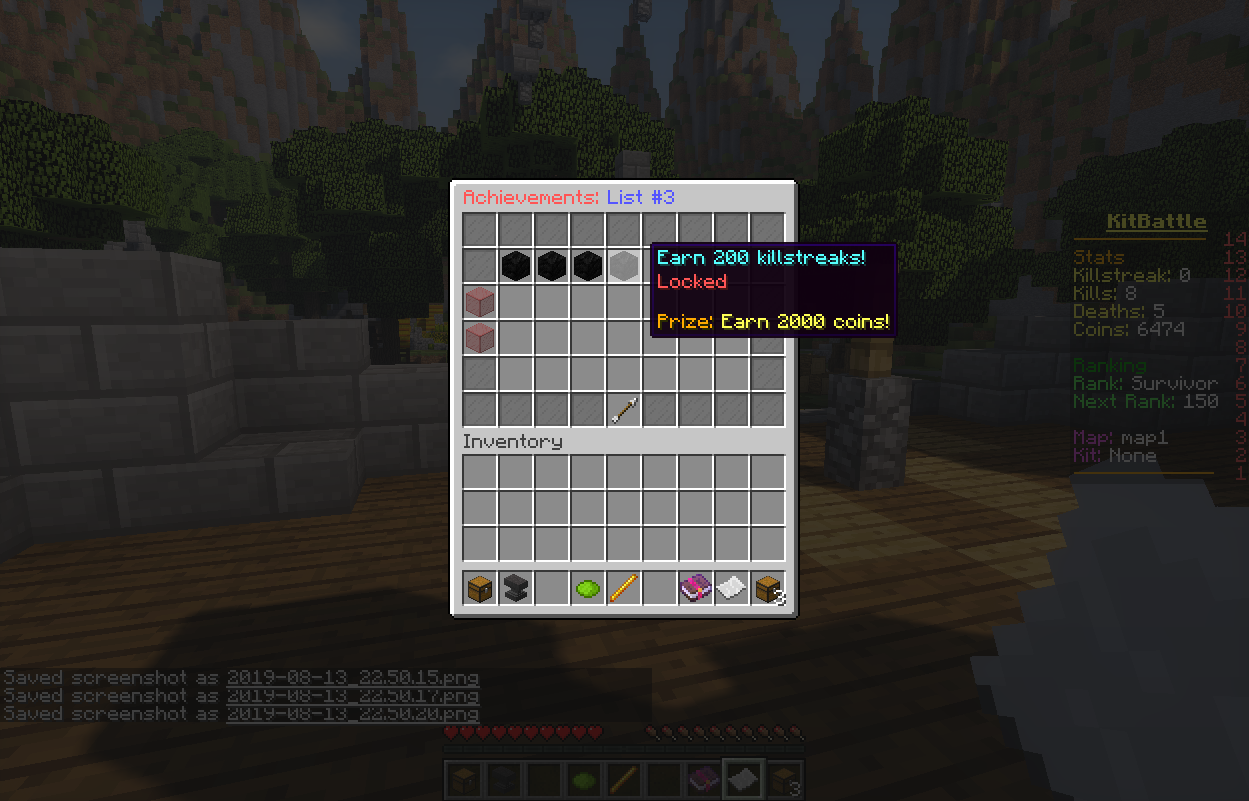Click the blaze rod inventory slot

[623, 588]
